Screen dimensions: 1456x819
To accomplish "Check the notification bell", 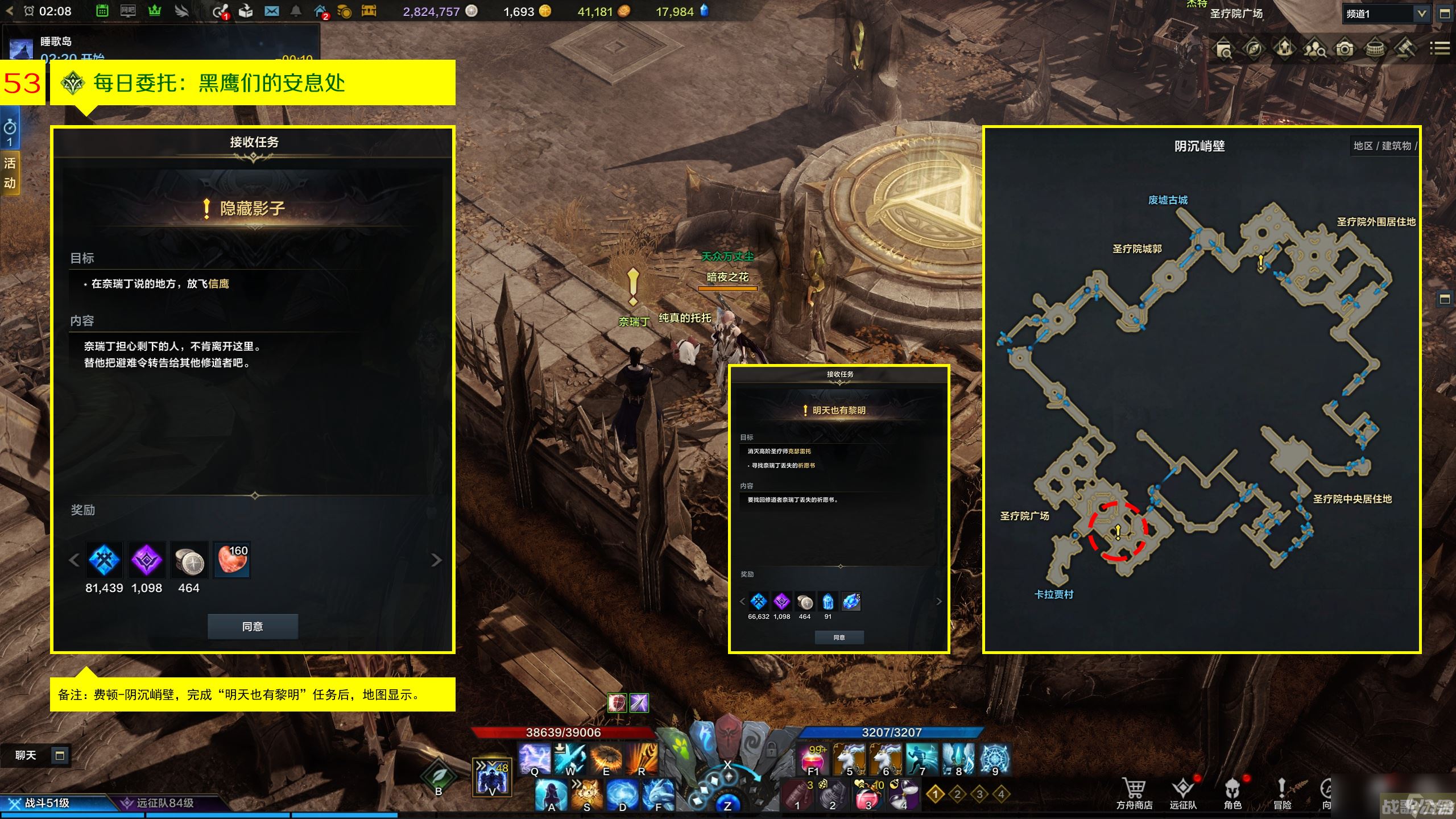I will pyautogui.click(x=296, y=11).
